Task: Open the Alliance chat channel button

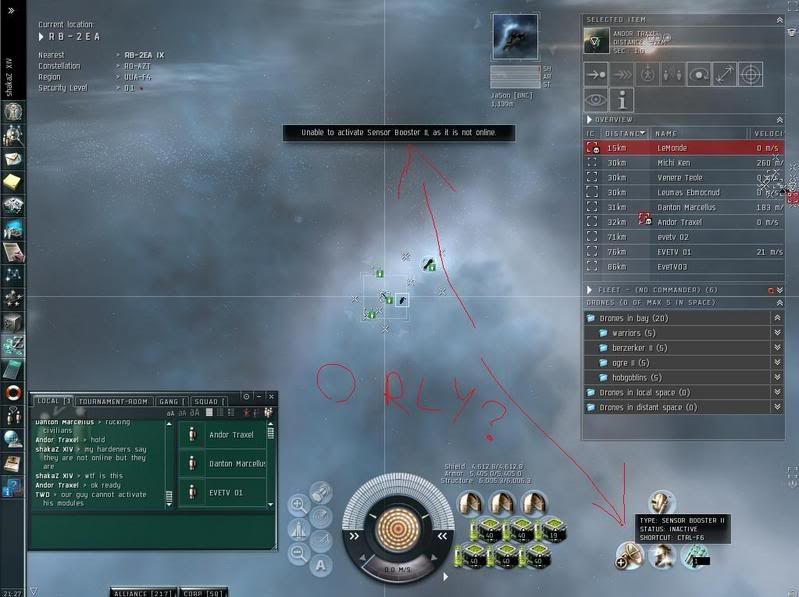Action: tap(131, 593)
